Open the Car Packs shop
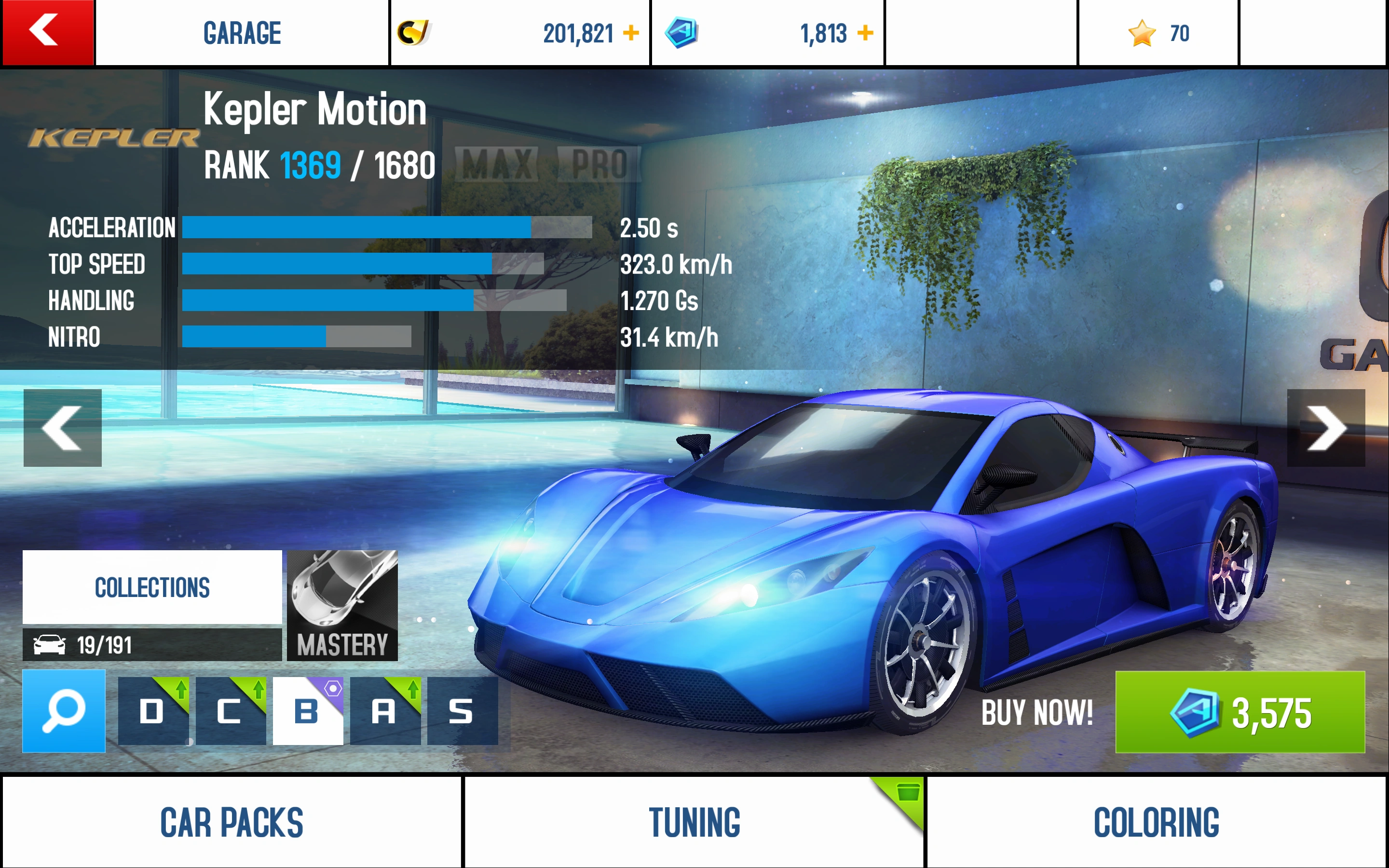The width and height of the screenshot is (1389, 868). point(231,822)
